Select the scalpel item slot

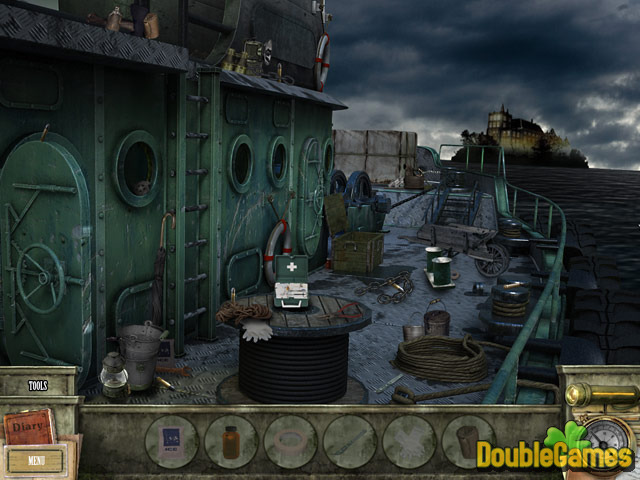(x=350, y=441)
